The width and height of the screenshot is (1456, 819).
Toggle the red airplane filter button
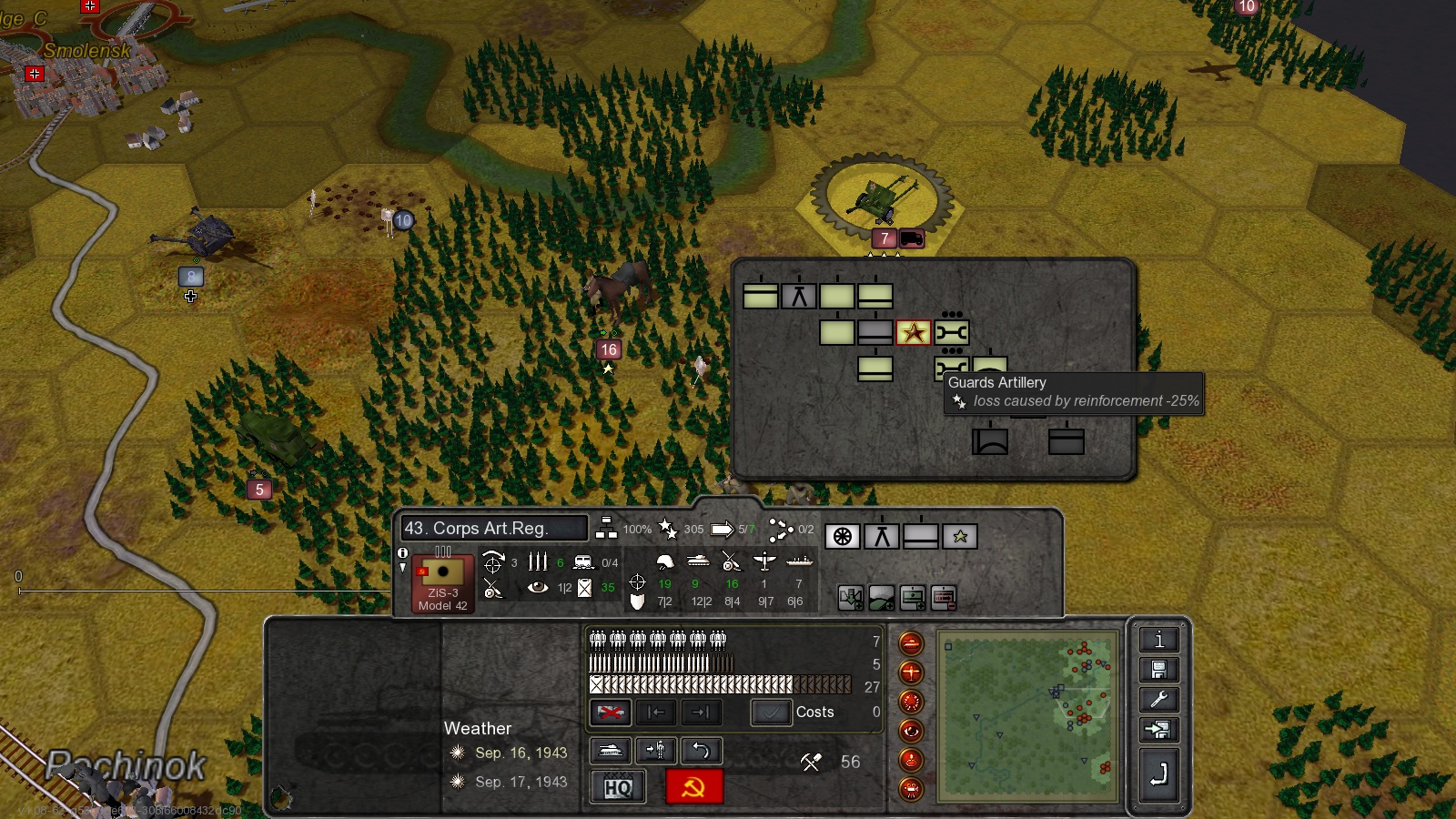point(911,672)
